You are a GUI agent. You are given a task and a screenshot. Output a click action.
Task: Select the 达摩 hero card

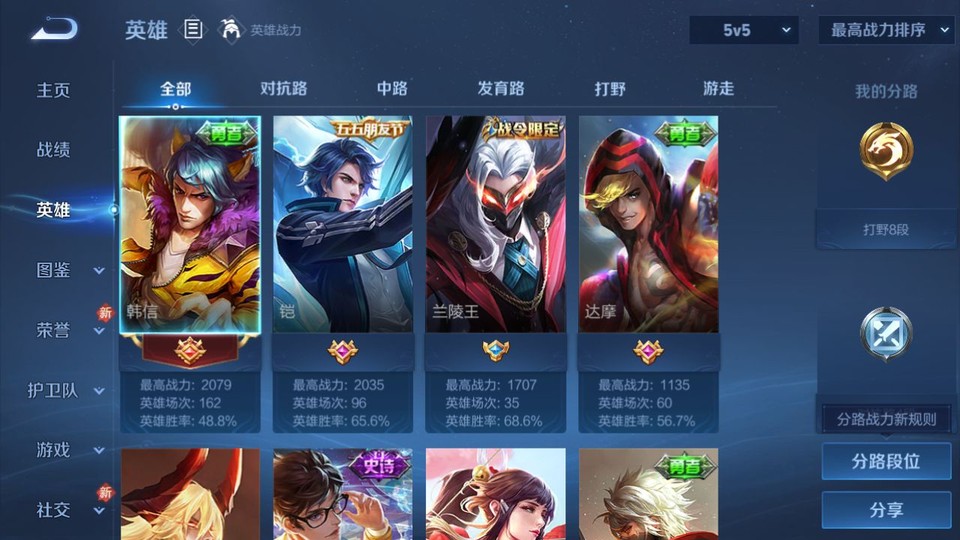pyautogui.click(x=648, y=225)
